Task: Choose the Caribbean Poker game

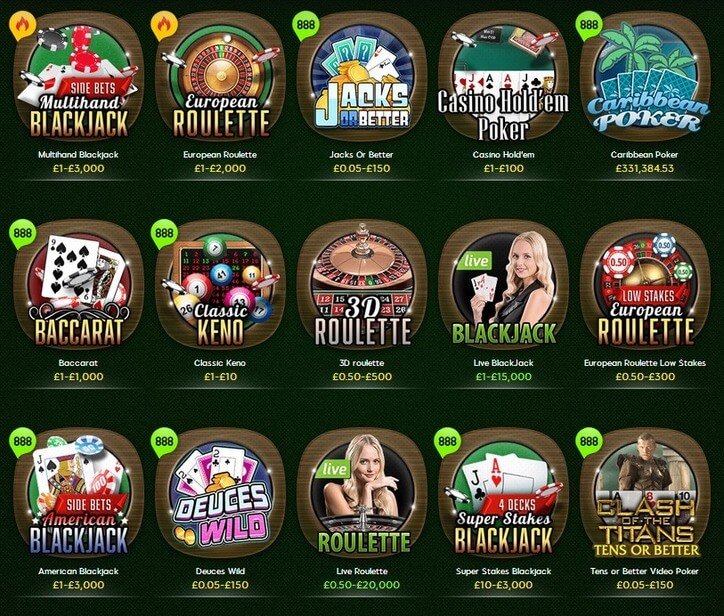Action: [645, 79]
